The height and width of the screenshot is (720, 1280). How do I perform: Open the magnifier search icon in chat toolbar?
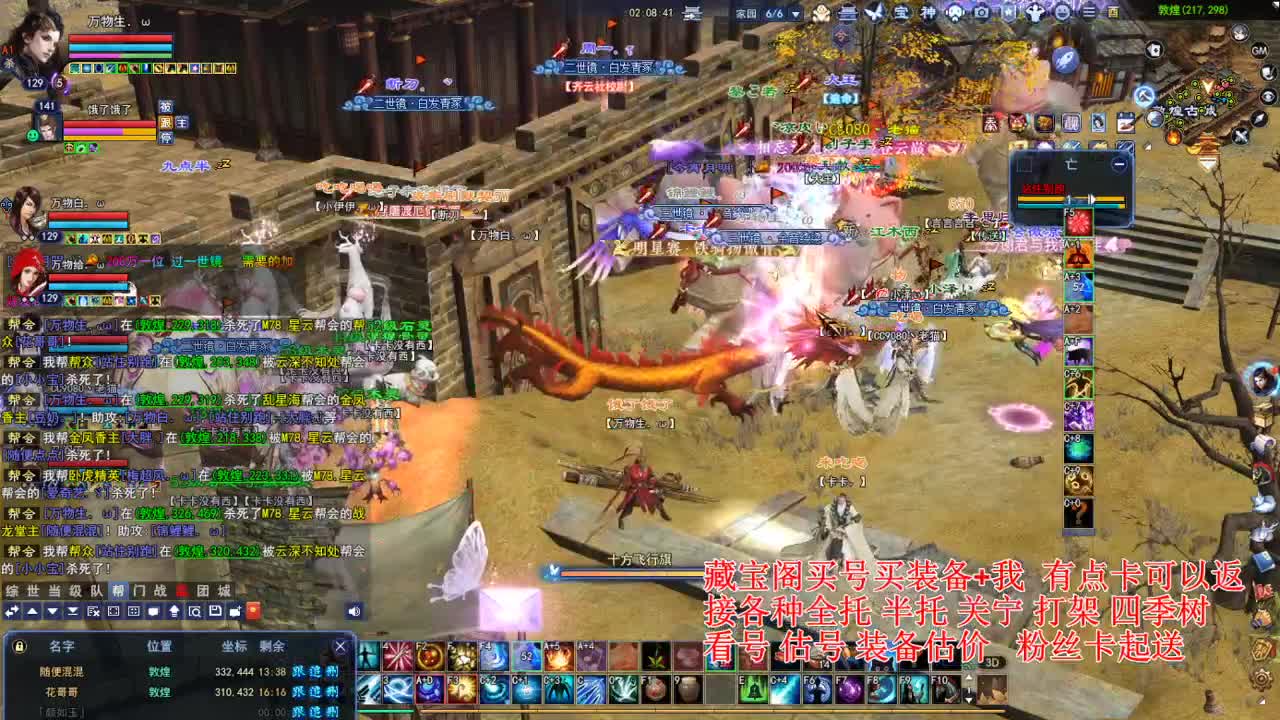pyautogui.click(x=195, y=611)
